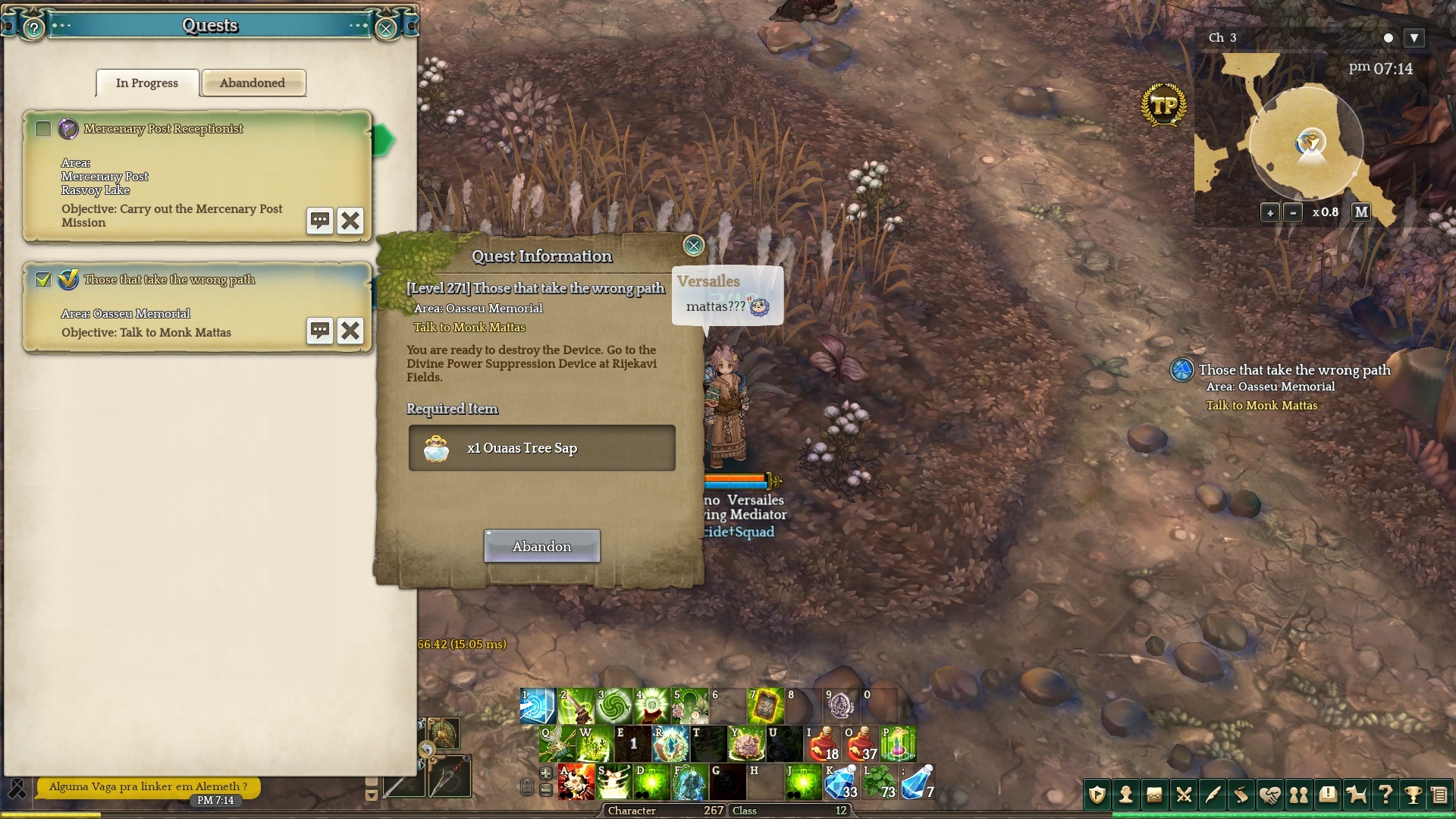Abandon Mercenary Post Receptionist via X button
1456x819 pixels.
click(x=350, y=221)
